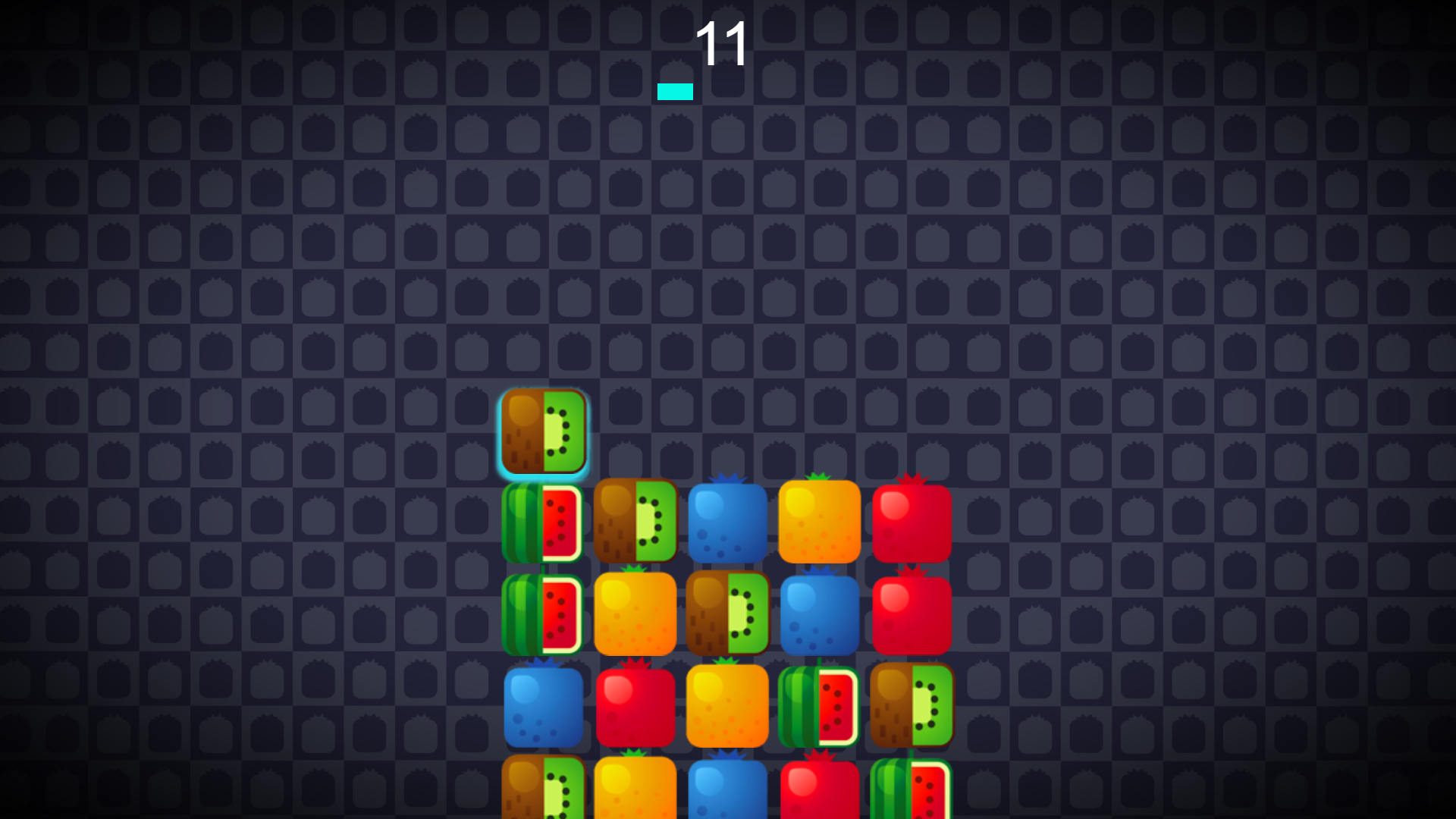Select the orange tile in the third row
Viewport: 1456px width, 819px height.
coord(637,614)
